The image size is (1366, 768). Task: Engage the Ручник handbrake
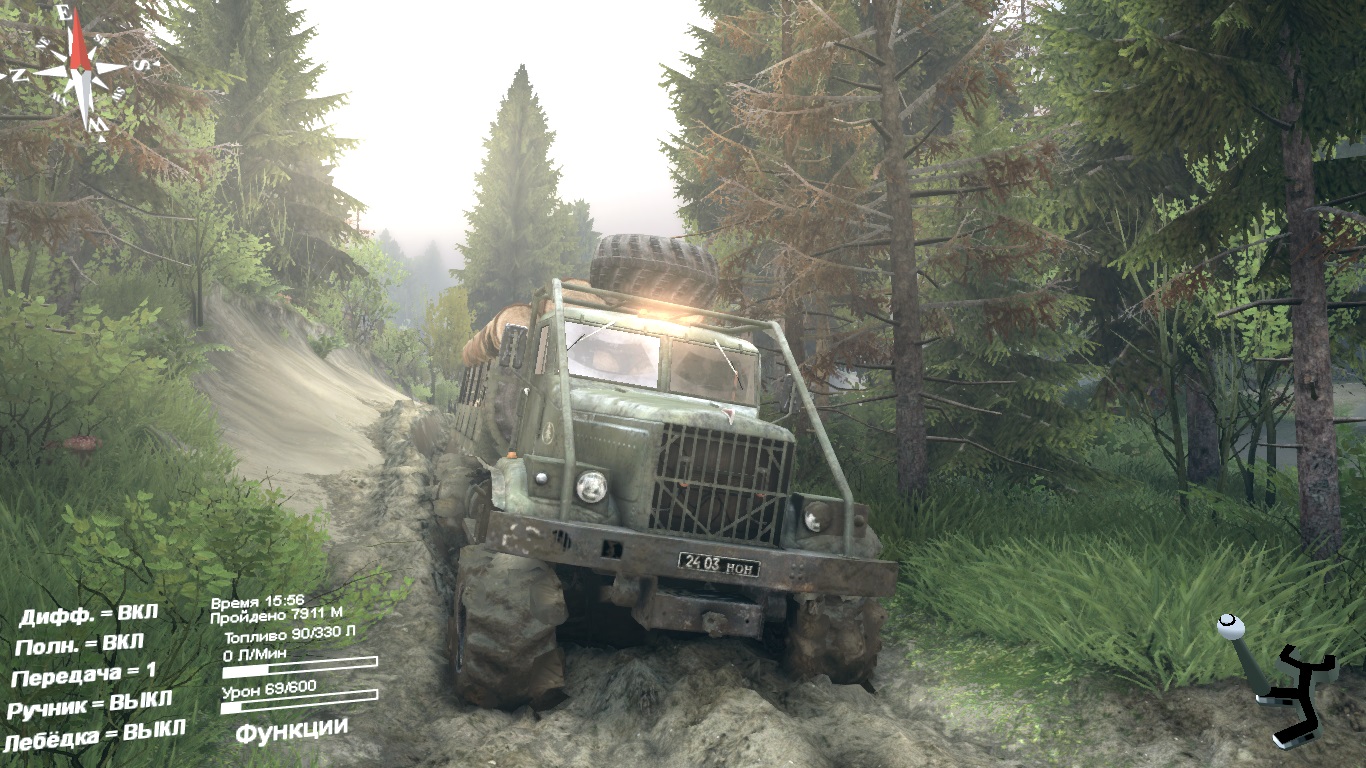click(90, 706)
